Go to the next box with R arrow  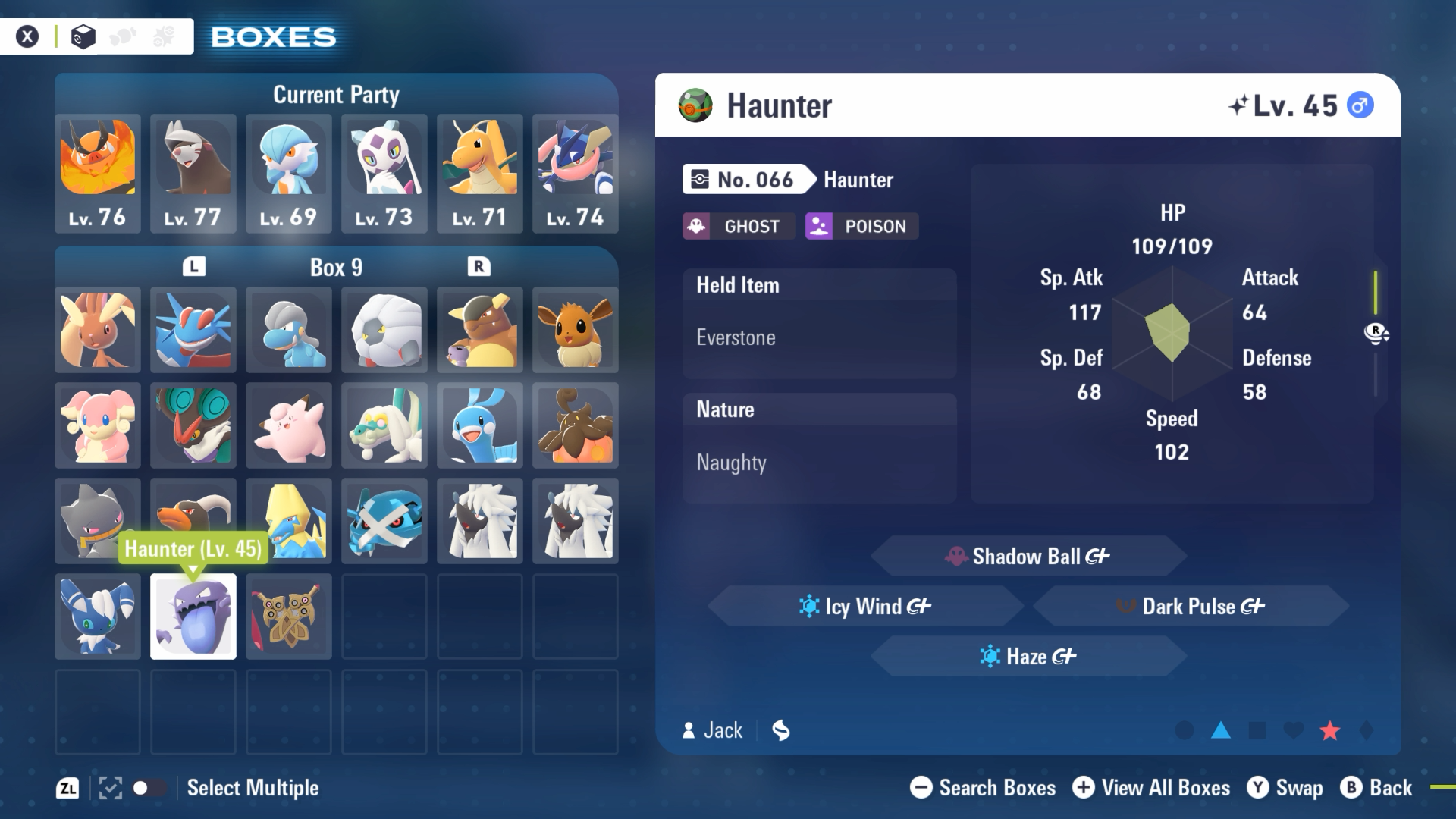479,267
